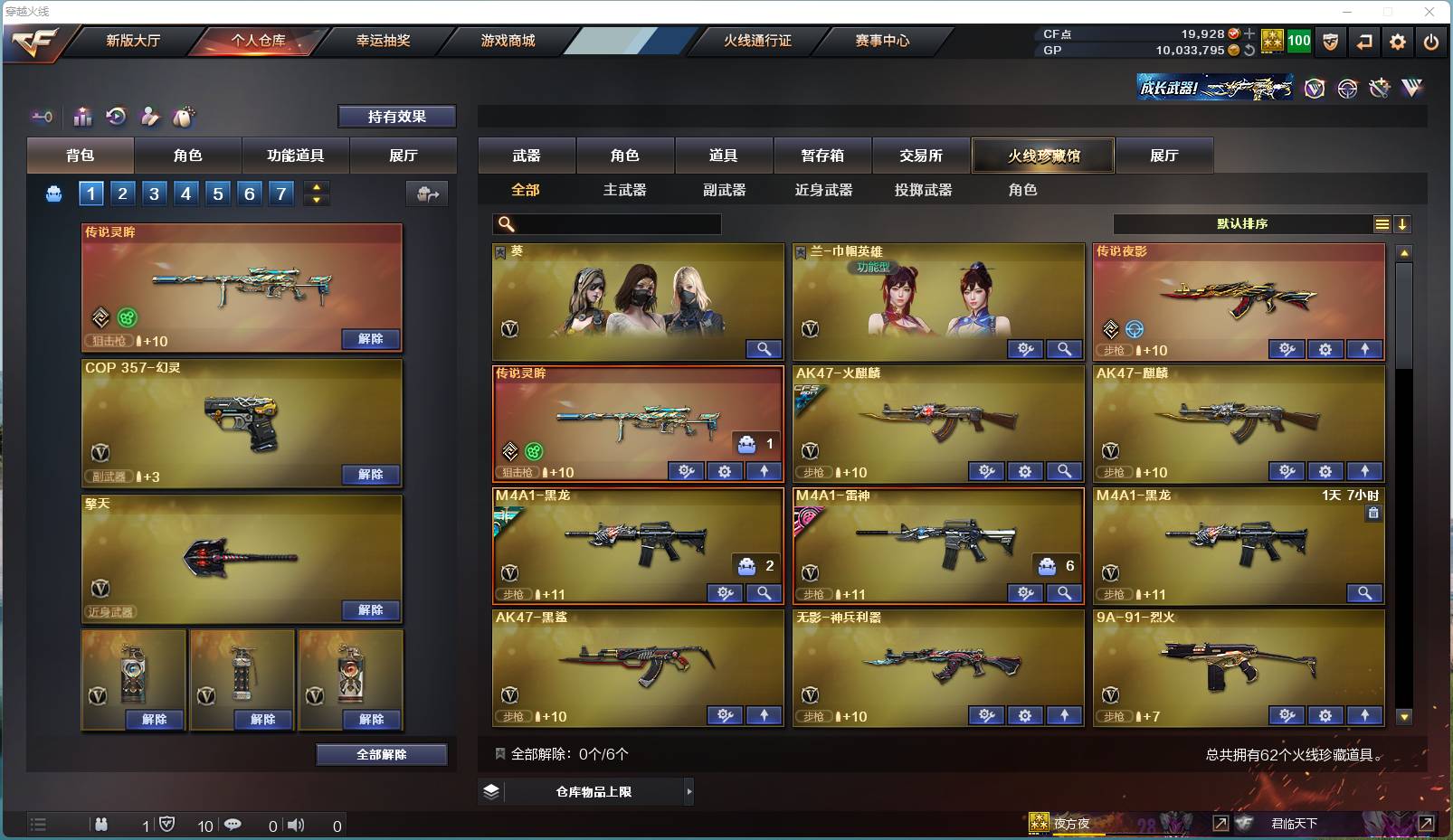
Task: Open the friends avatar icon in the toolbar
Action: coord(149,116)
